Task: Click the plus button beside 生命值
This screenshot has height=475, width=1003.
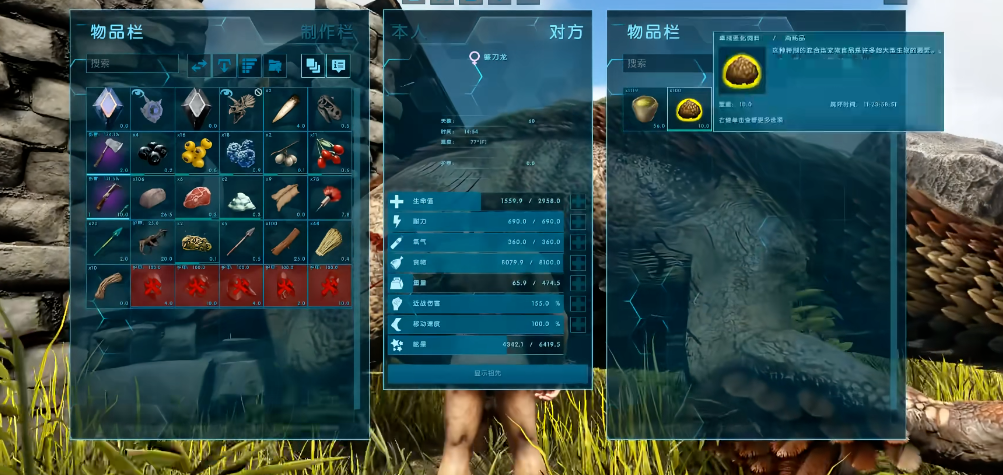Action: [x=578, y=201]
